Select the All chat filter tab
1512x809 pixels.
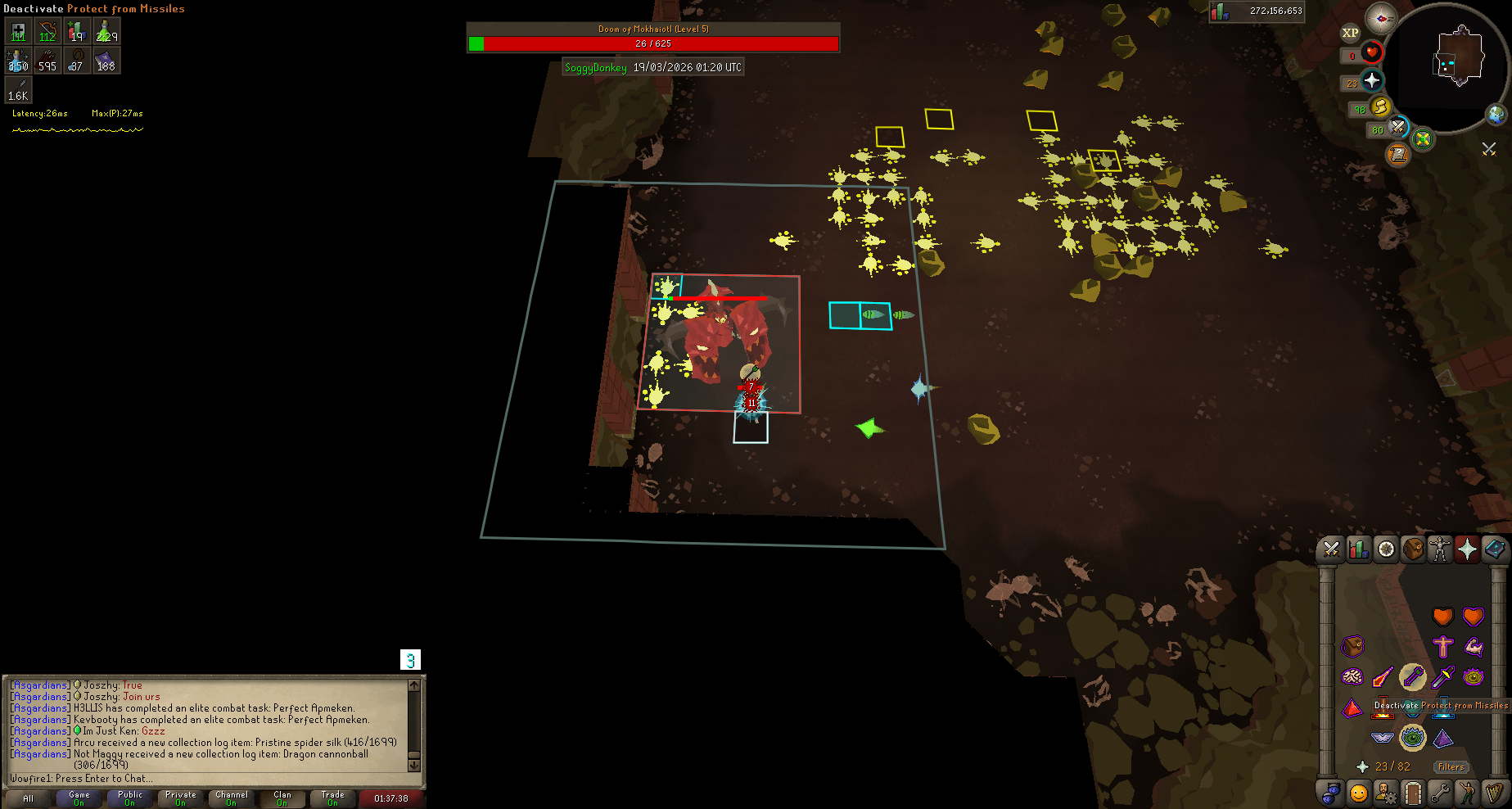point(29,798)
